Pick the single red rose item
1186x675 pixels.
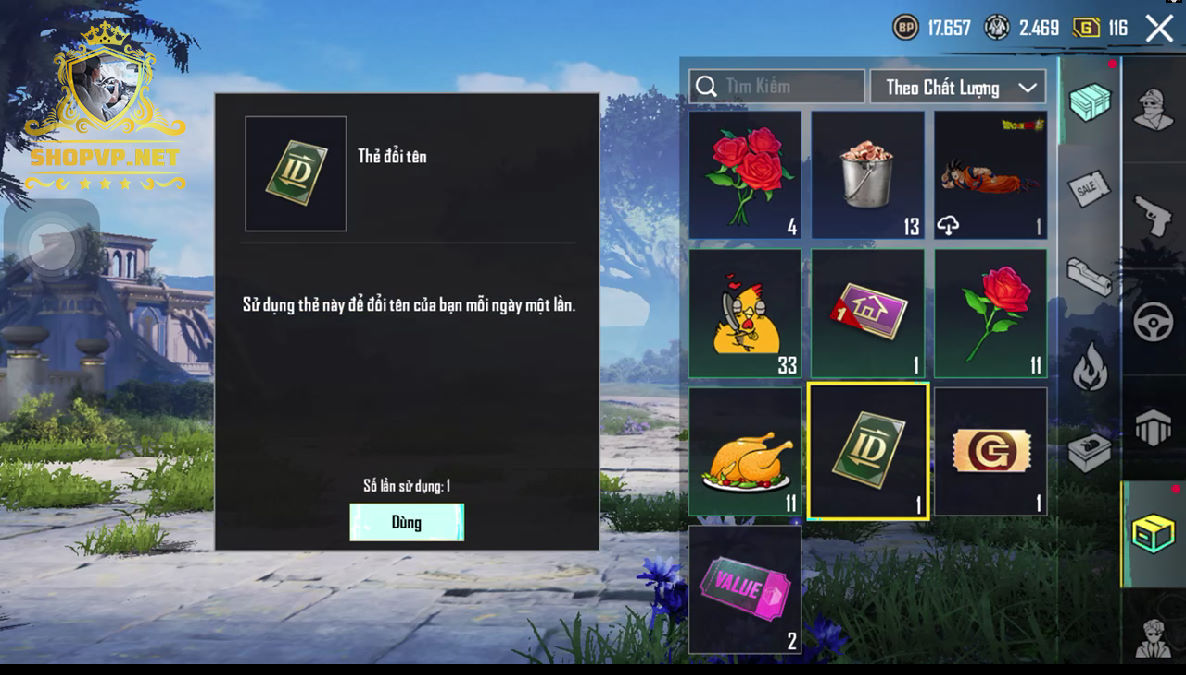coord(990,313)
